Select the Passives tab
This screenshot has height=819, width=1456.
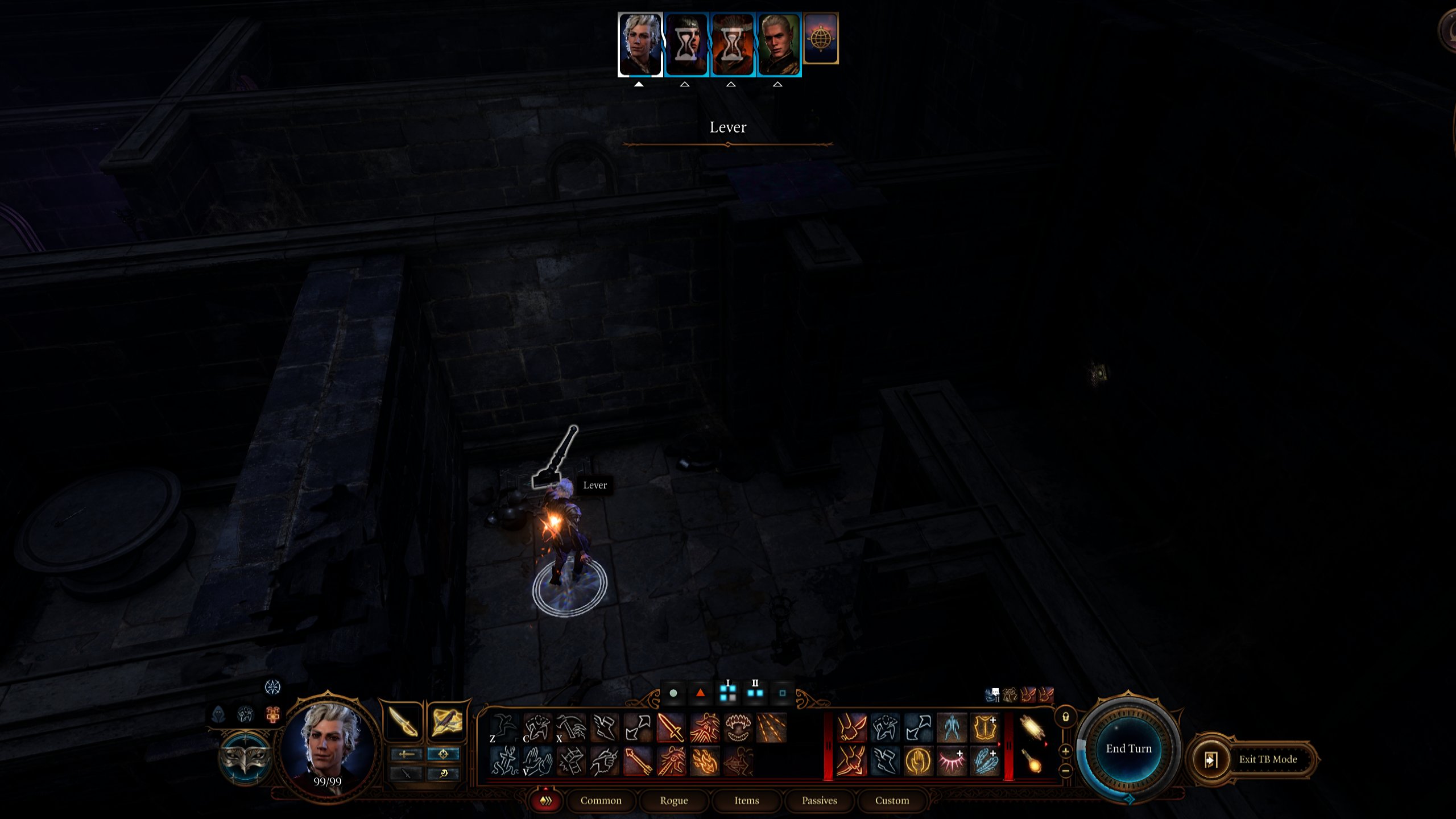click(819, 800)
